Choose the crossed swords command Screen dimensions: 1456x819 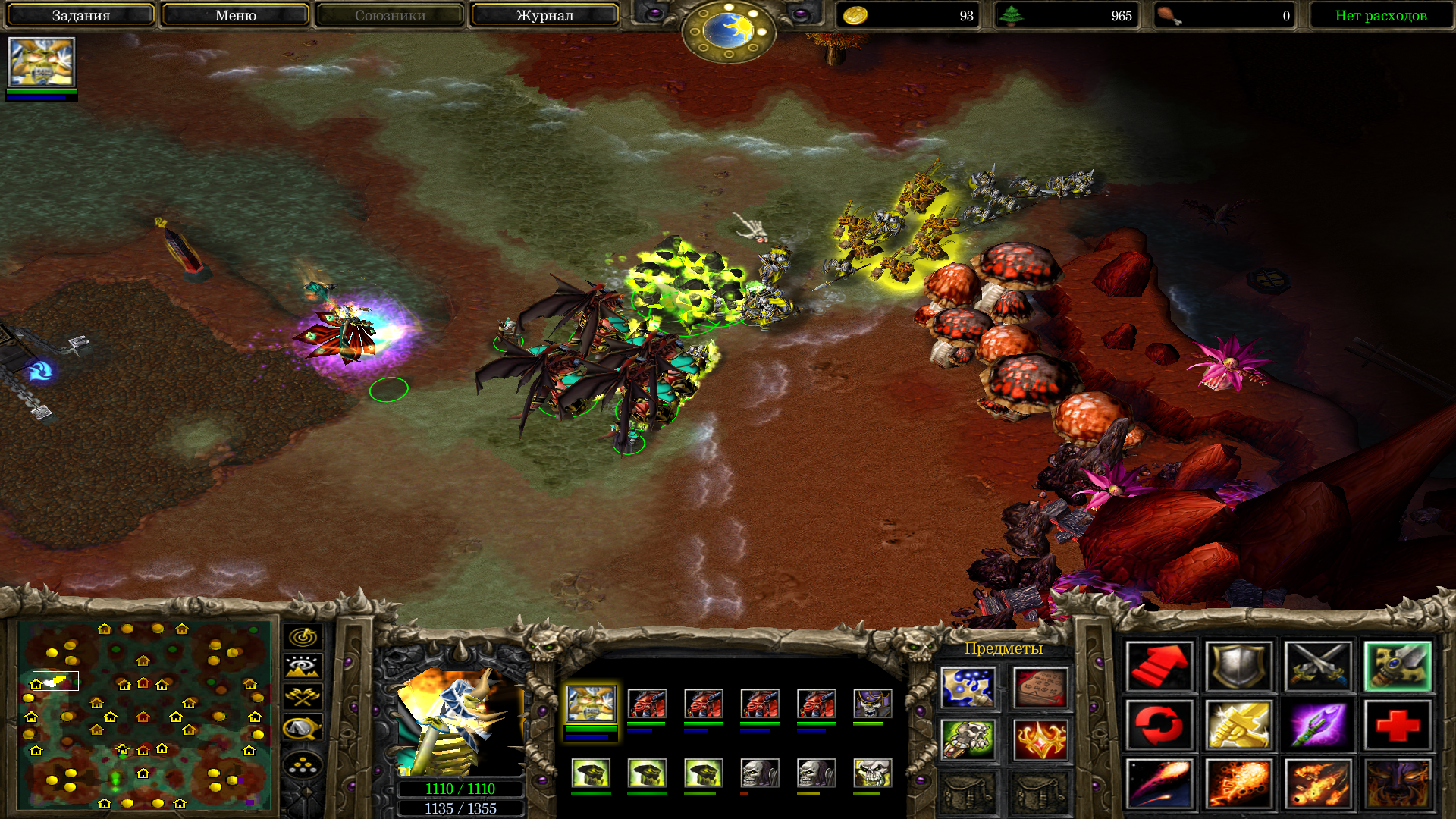point(1318,667)
